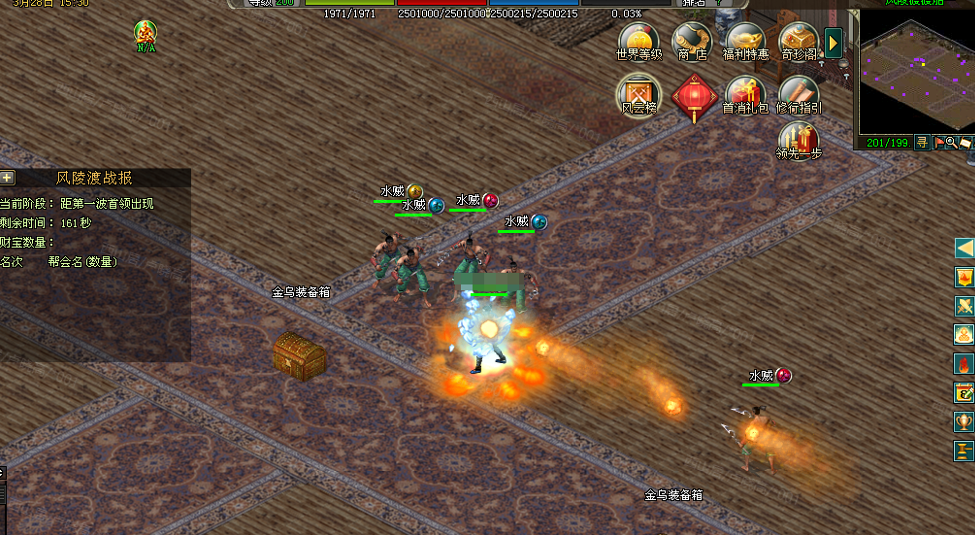Collapse the right sidebar with the arrow

pos(964,248)
